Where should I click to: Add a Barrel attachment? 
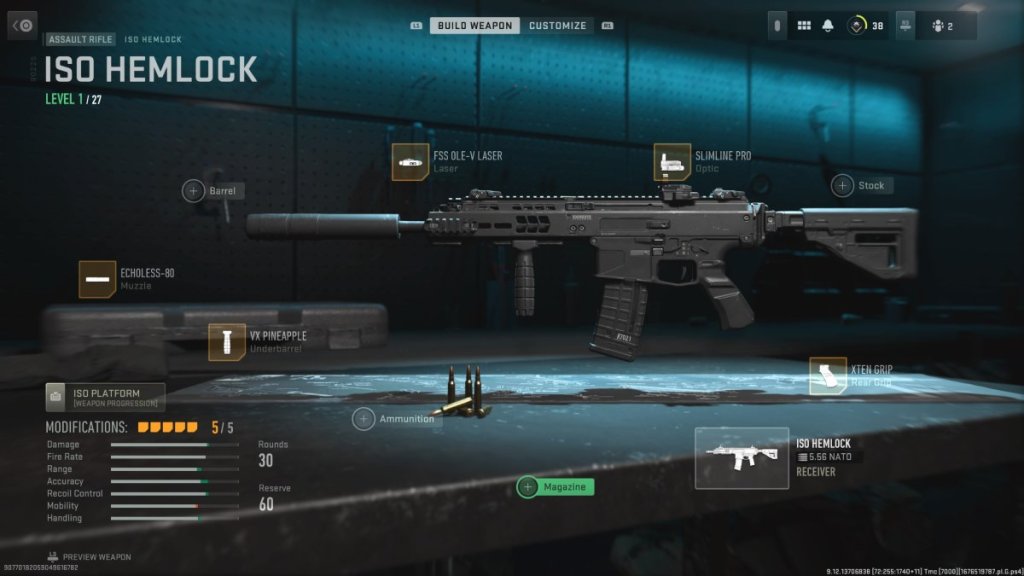(x=194, y=190)
